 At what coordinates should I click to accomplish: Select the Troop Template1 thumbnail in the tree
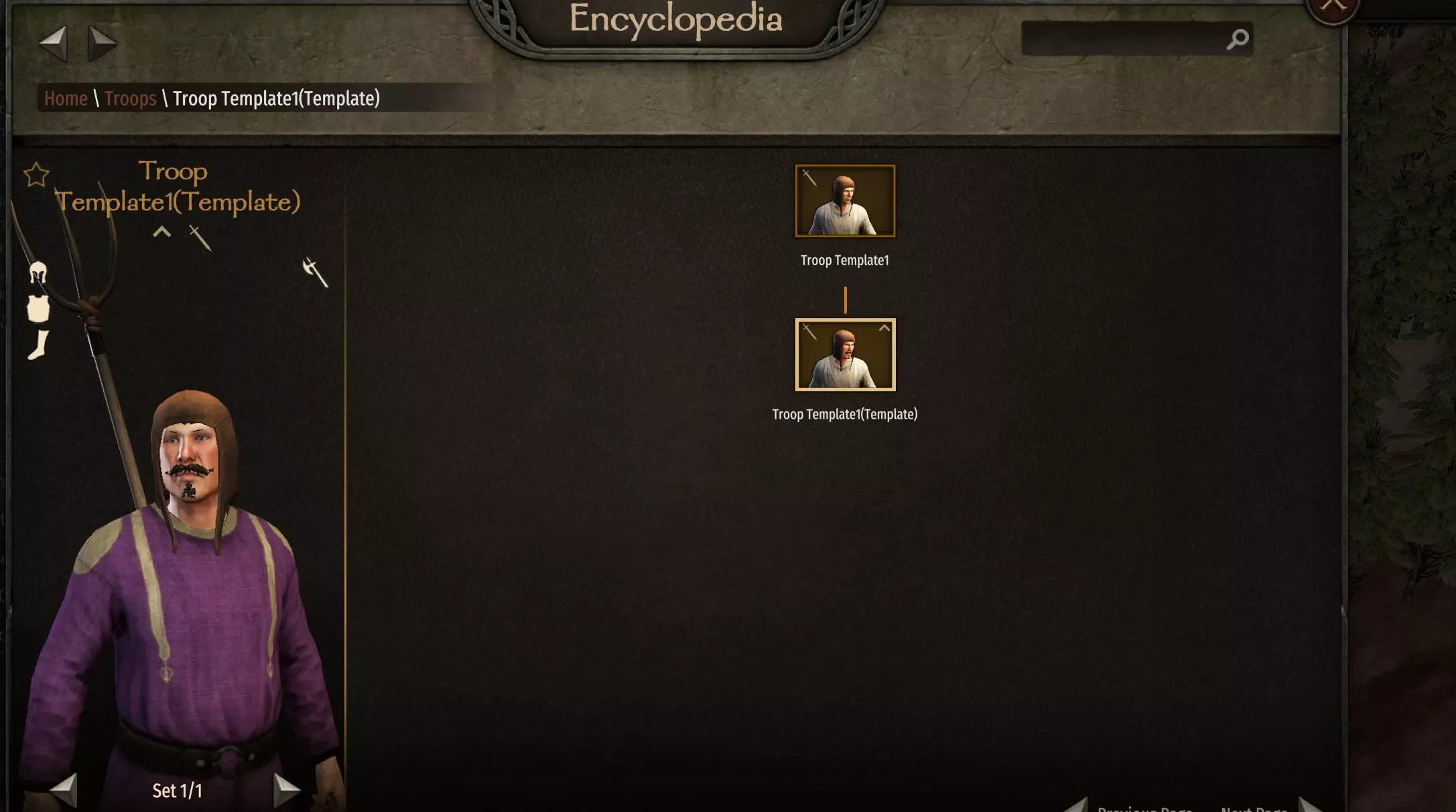tap(845, 200)
